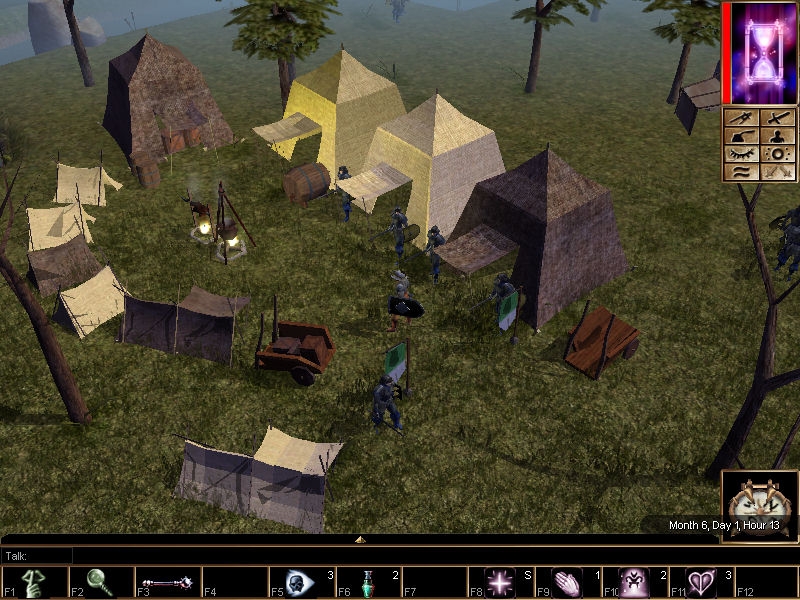Cast the white starburst spell in F8
The image size is (800, 600).
coord(500,582)
